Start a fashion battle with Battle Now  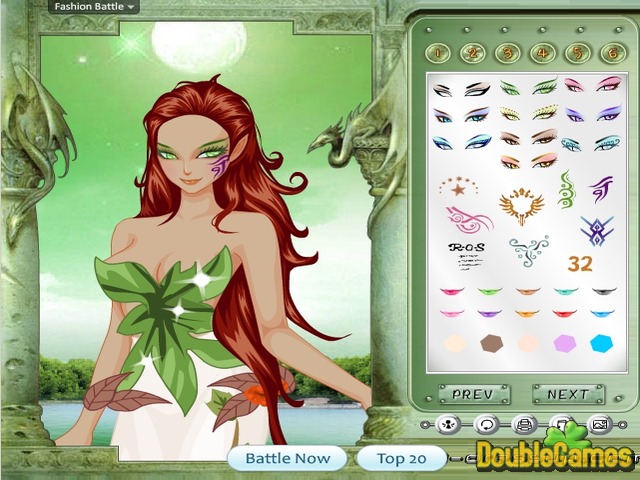pos(286,459)
